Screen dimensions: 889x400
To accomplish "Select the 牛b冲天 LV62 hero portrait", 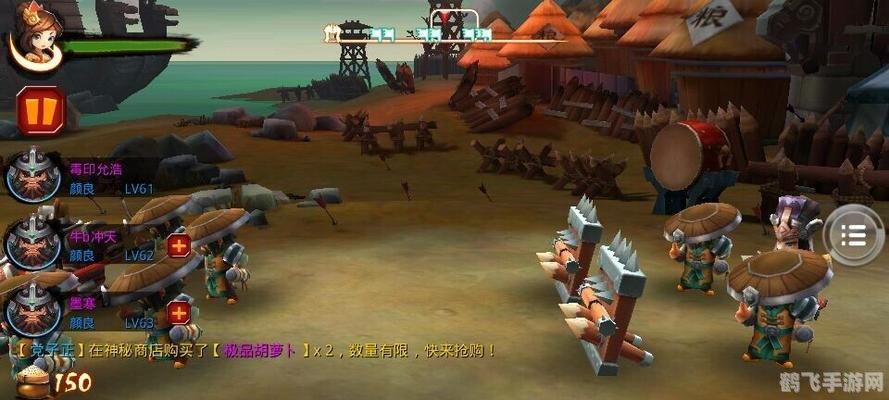I will coord(34,241).
